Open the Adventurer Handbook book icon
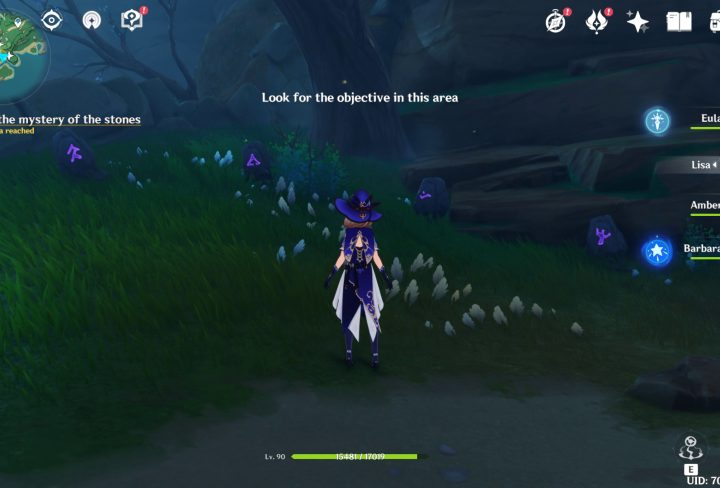720x488 pixels. coord(679,21)
